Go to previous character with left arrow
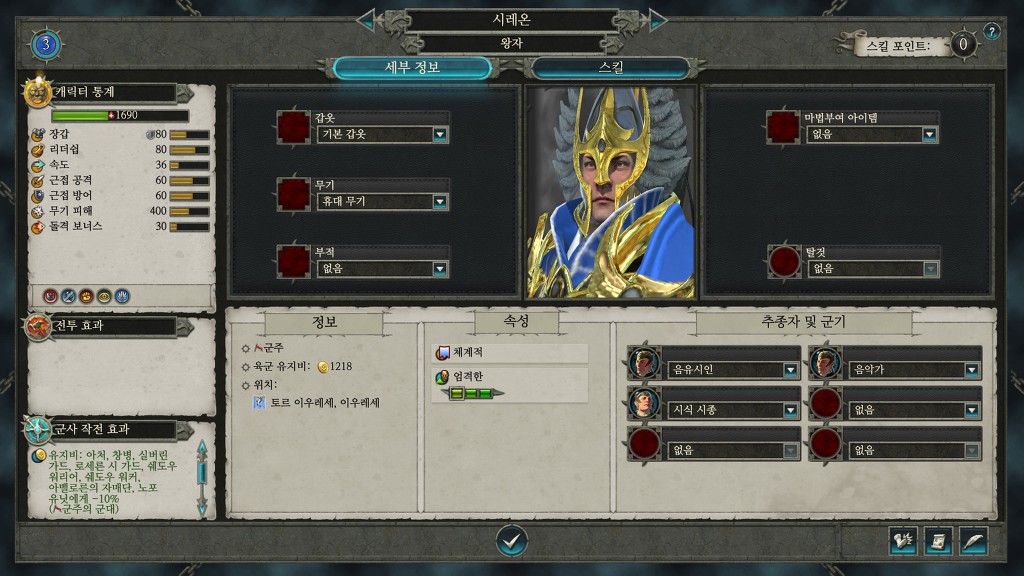The image size is (1024, 576). 367,19
